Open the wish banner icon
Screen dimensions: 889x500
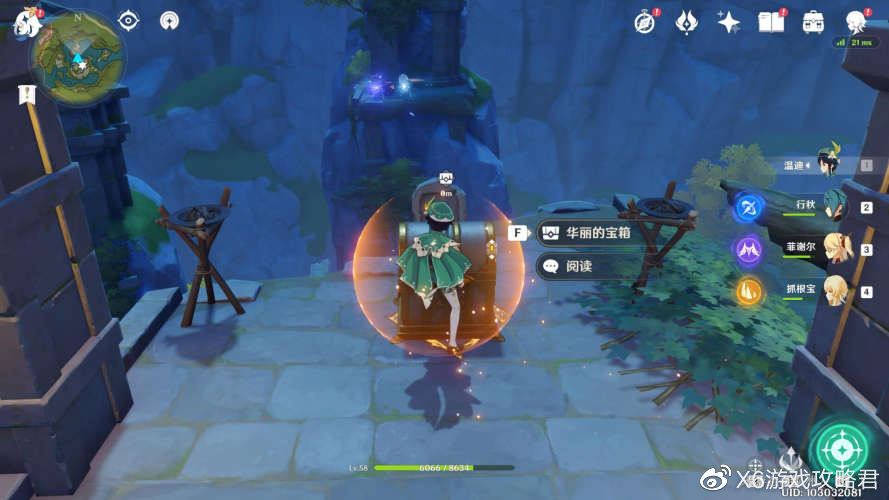(x=687, y=22)
